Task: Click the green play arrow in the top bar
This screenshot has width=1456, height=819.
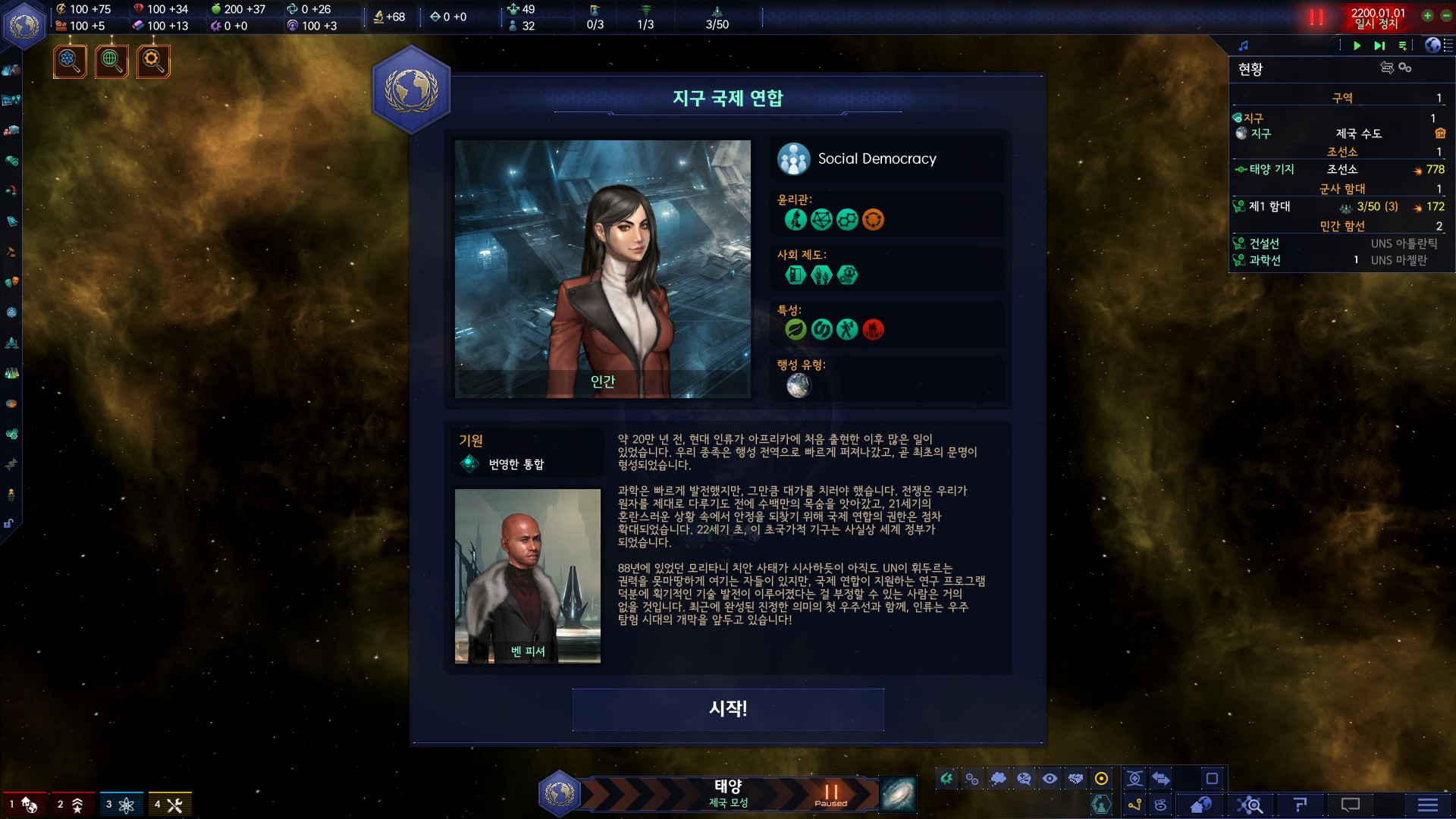Action: pos(1357,45)
